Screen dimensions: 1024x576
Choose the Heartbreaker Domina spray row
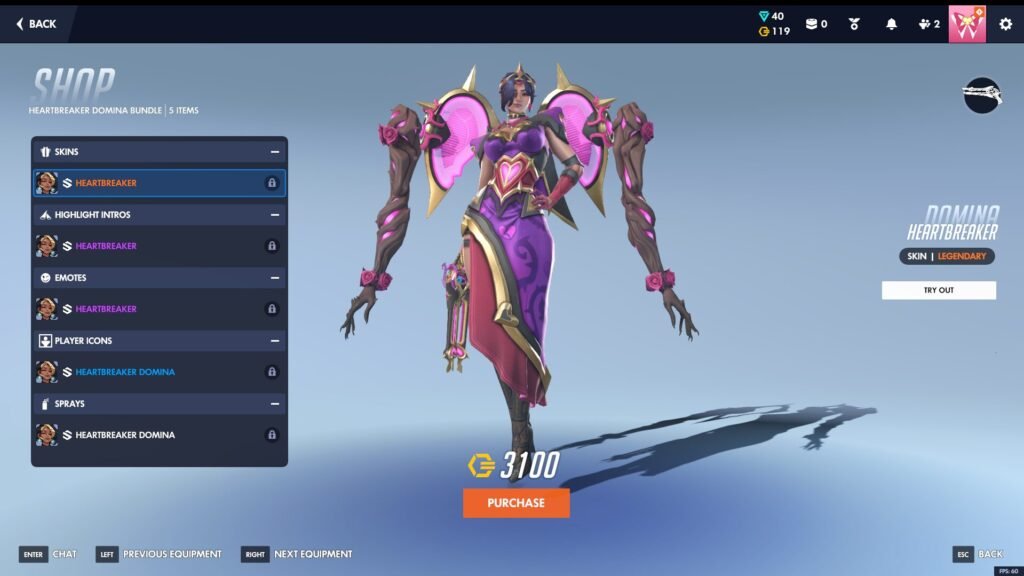click(x=159, y=435)
